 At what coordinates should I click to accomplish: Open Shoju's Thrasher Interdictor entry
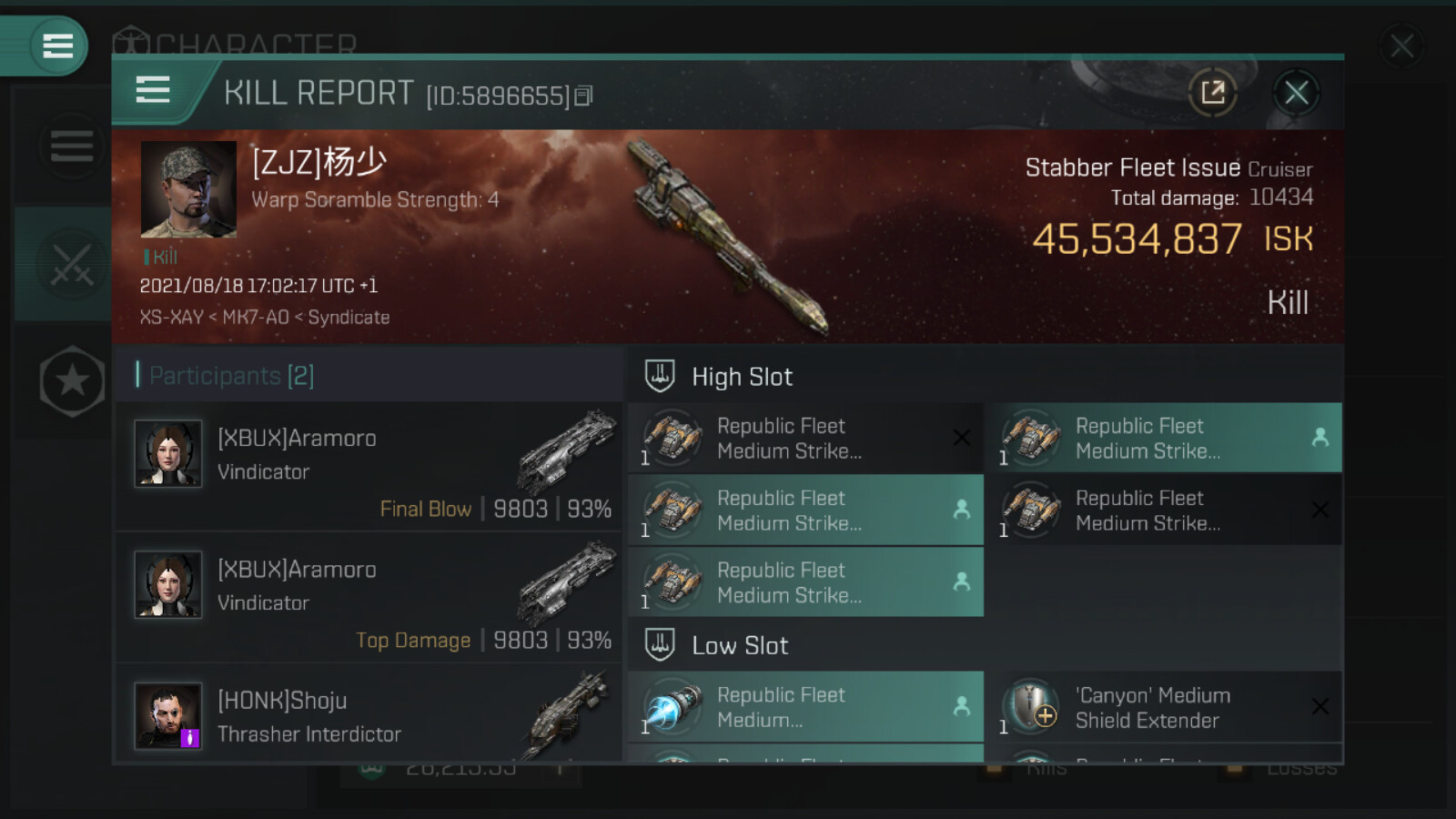369,717
